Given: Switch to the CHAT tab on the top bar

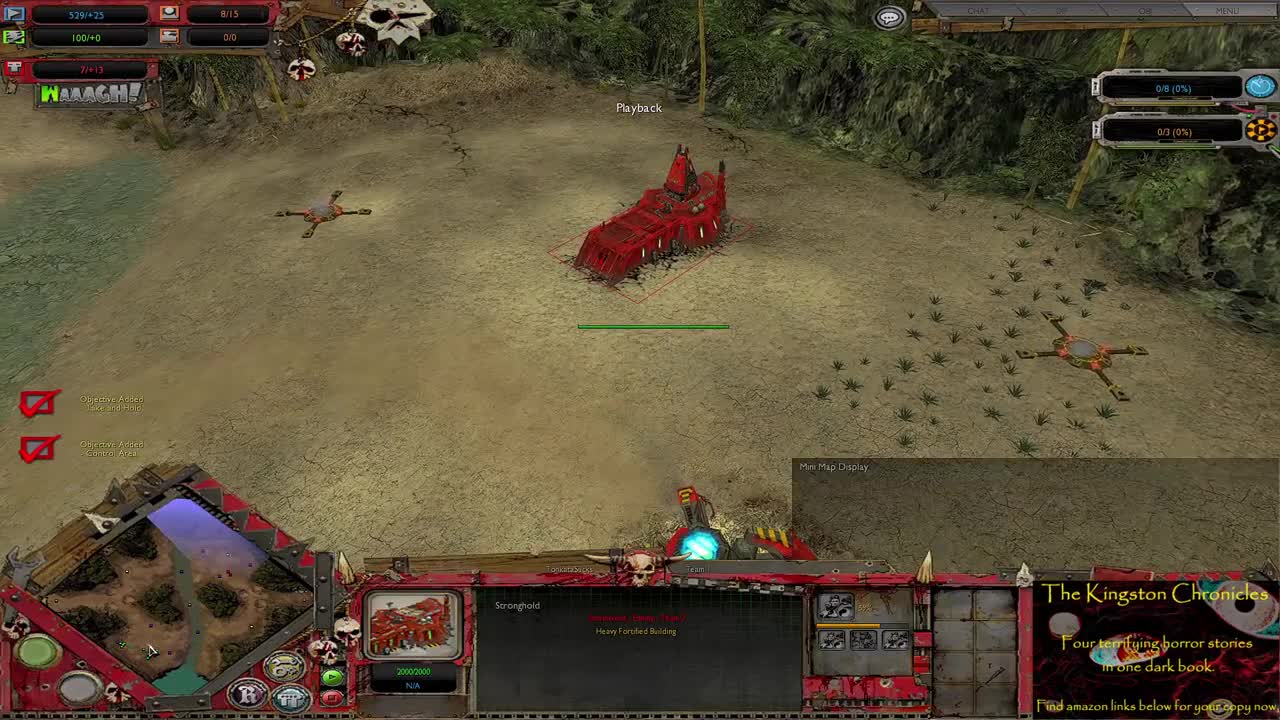Looking at the screenshot, I should tap(977, 10).
